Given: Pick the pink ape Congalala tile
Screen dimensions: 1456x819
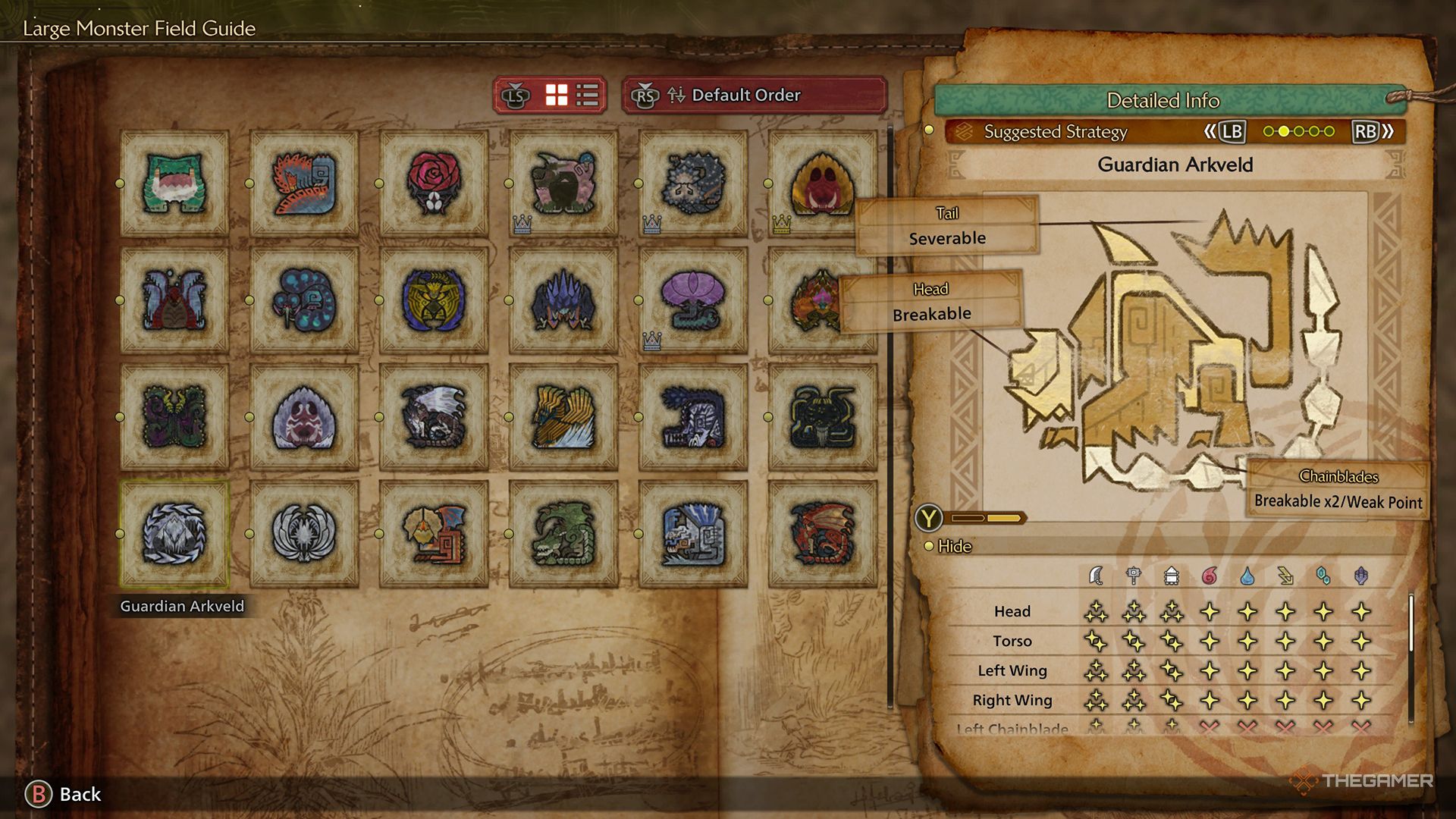Looking at the screenshot, I should 563,184.
